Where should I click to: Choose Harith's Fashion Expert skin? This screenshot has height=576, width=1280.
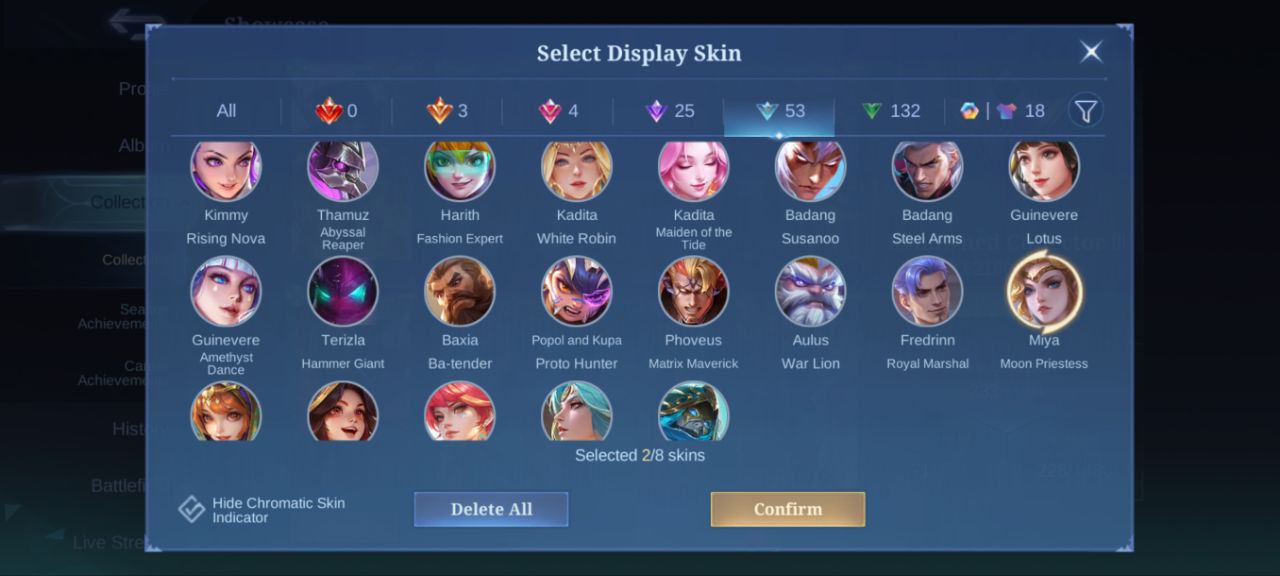point(460,170)
